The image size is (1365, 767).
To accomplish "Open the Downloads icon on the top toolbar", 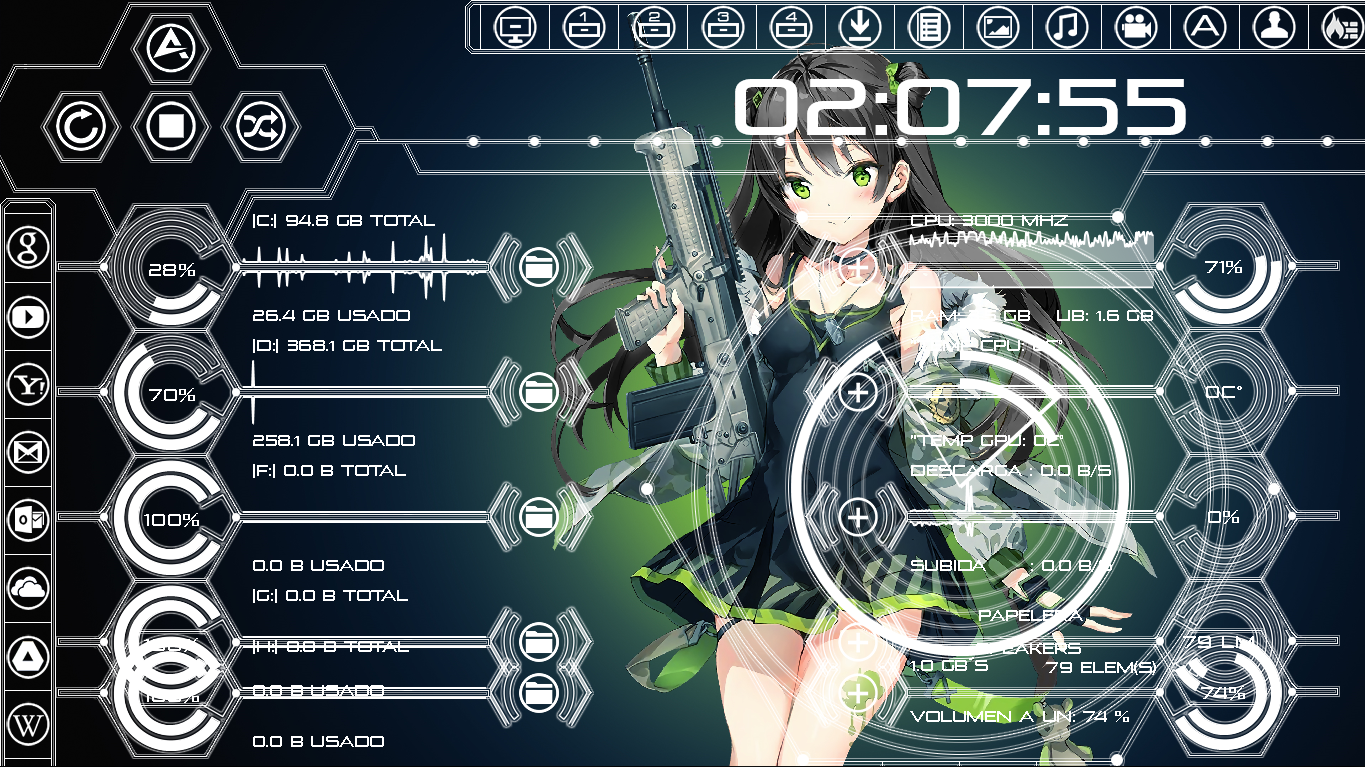I will coord(860,27).
